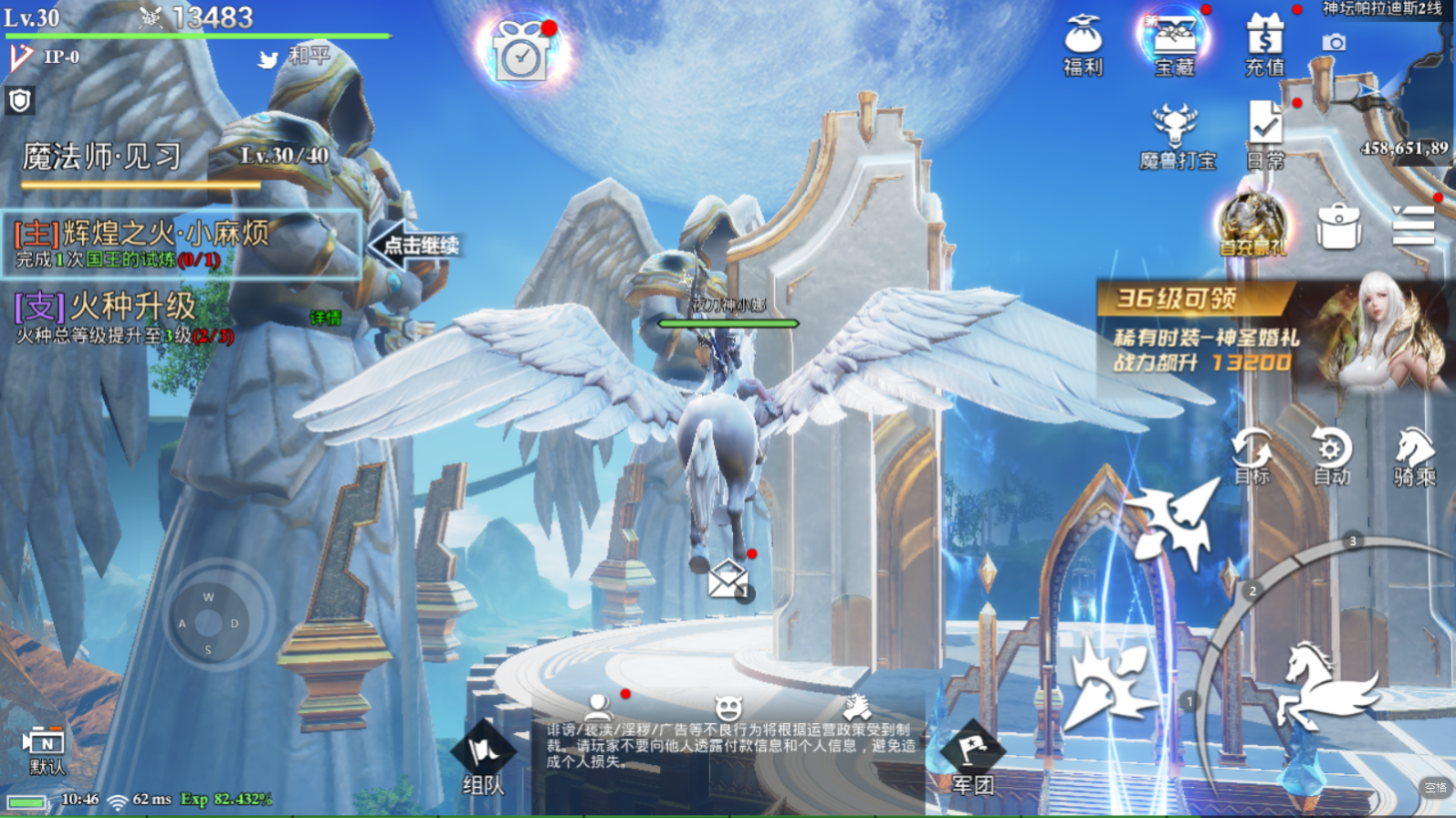Open the timed gift box icon
This screenshot has height=818, width=1456.
(x=521, y=51)
